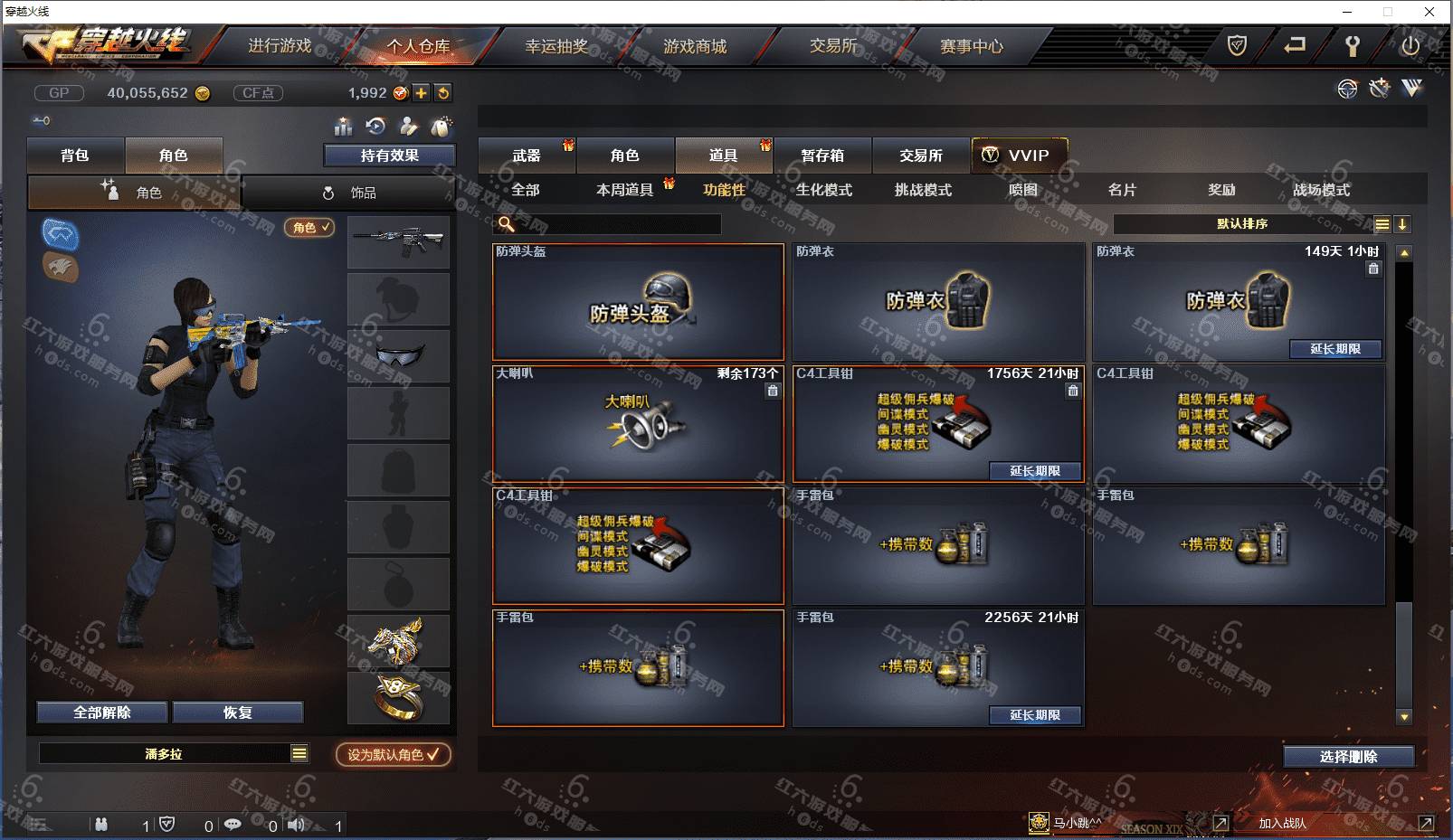Switch to the VVIP tab
The width and height of the screenshot is (1453, 840).
point(1019,156)
